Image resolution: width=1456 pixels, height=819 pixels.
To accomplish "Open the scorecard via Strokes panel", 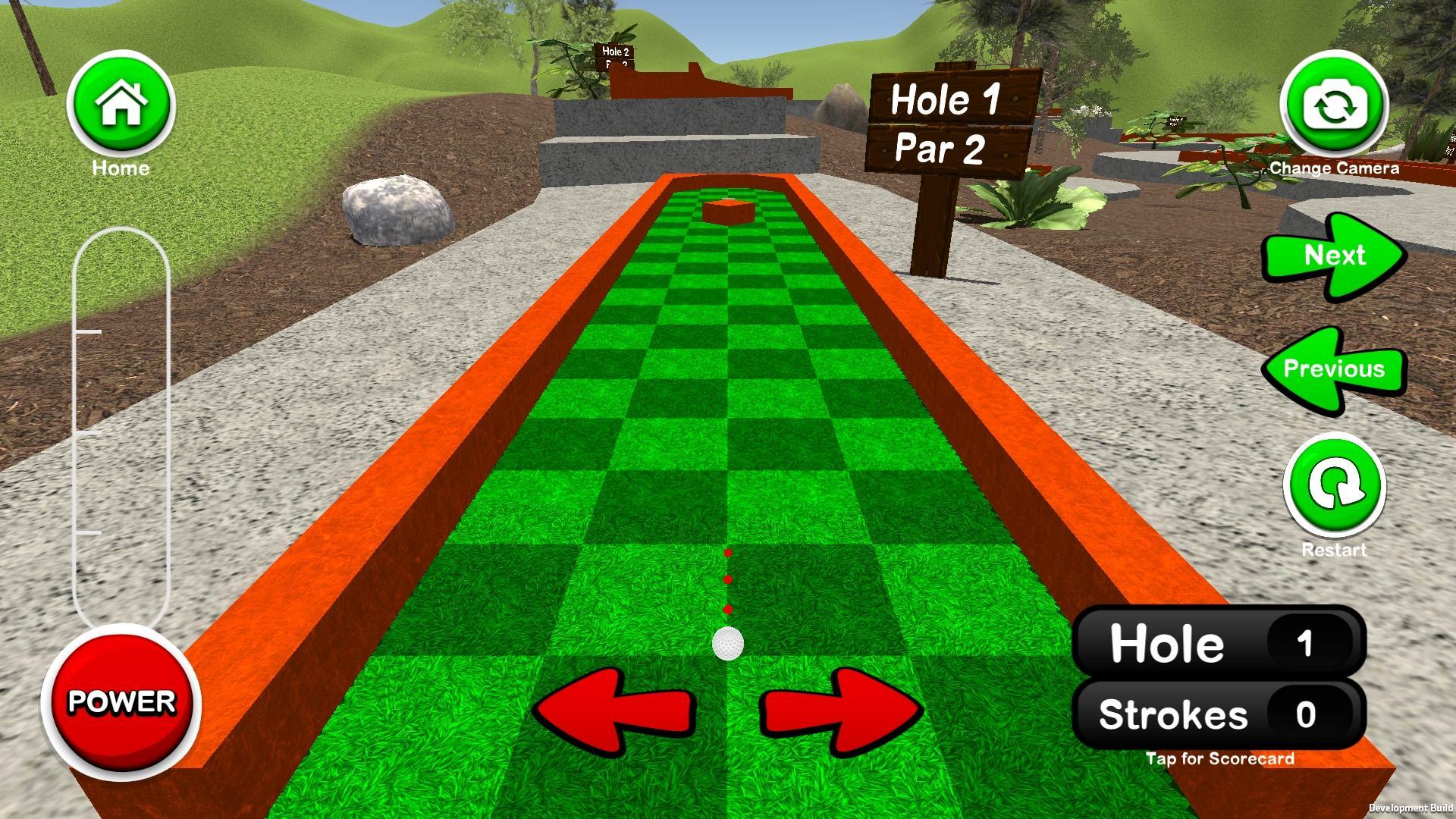I will click(x=1219, y=715).
